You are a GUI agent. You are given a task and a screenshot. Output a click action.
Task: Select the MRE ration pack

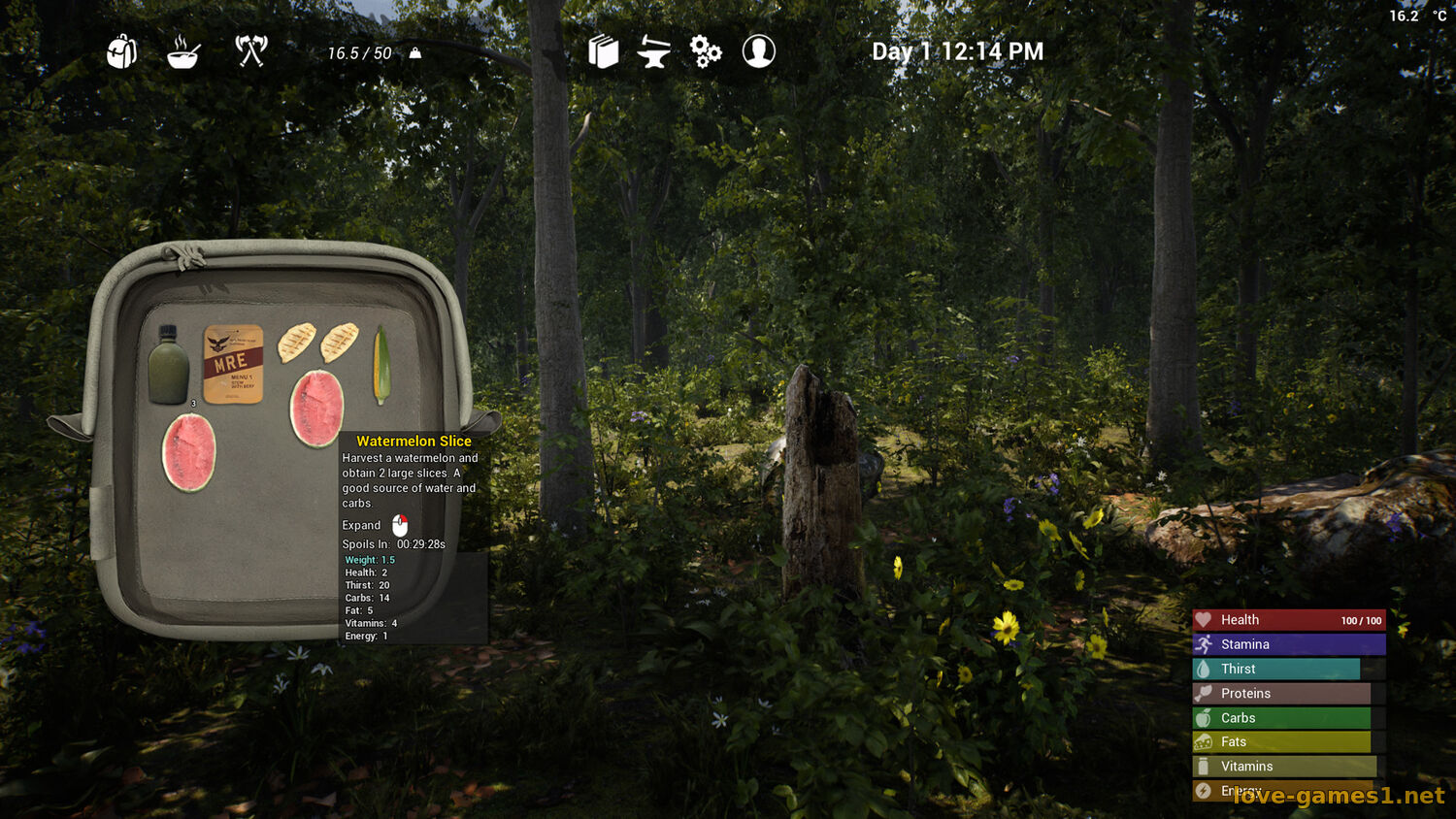coord(233,364)
